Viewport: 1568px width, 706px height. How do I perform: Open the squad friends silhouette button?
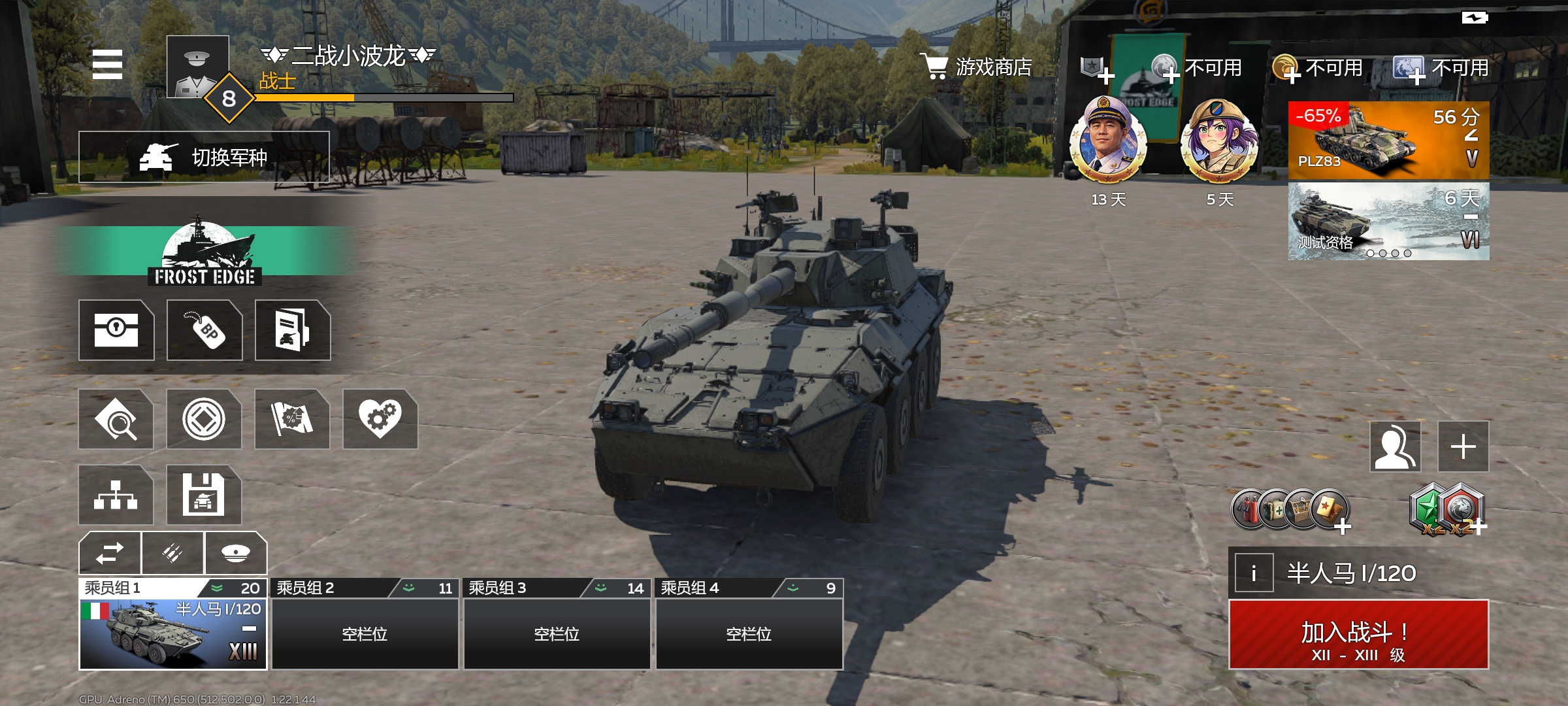(1395, 446)
